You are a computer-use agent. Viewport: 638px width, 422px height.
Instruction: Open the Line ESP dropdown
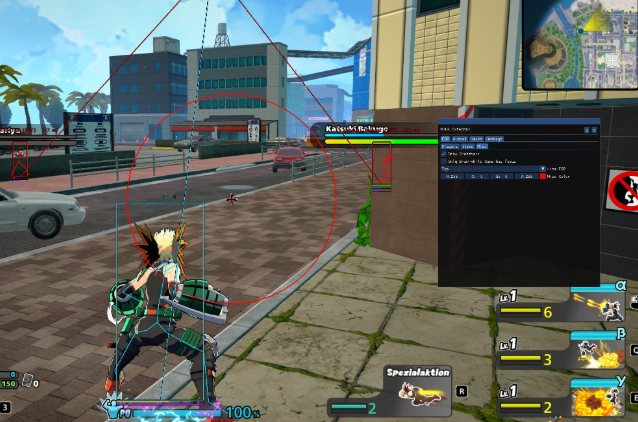(x=544, y=168)
